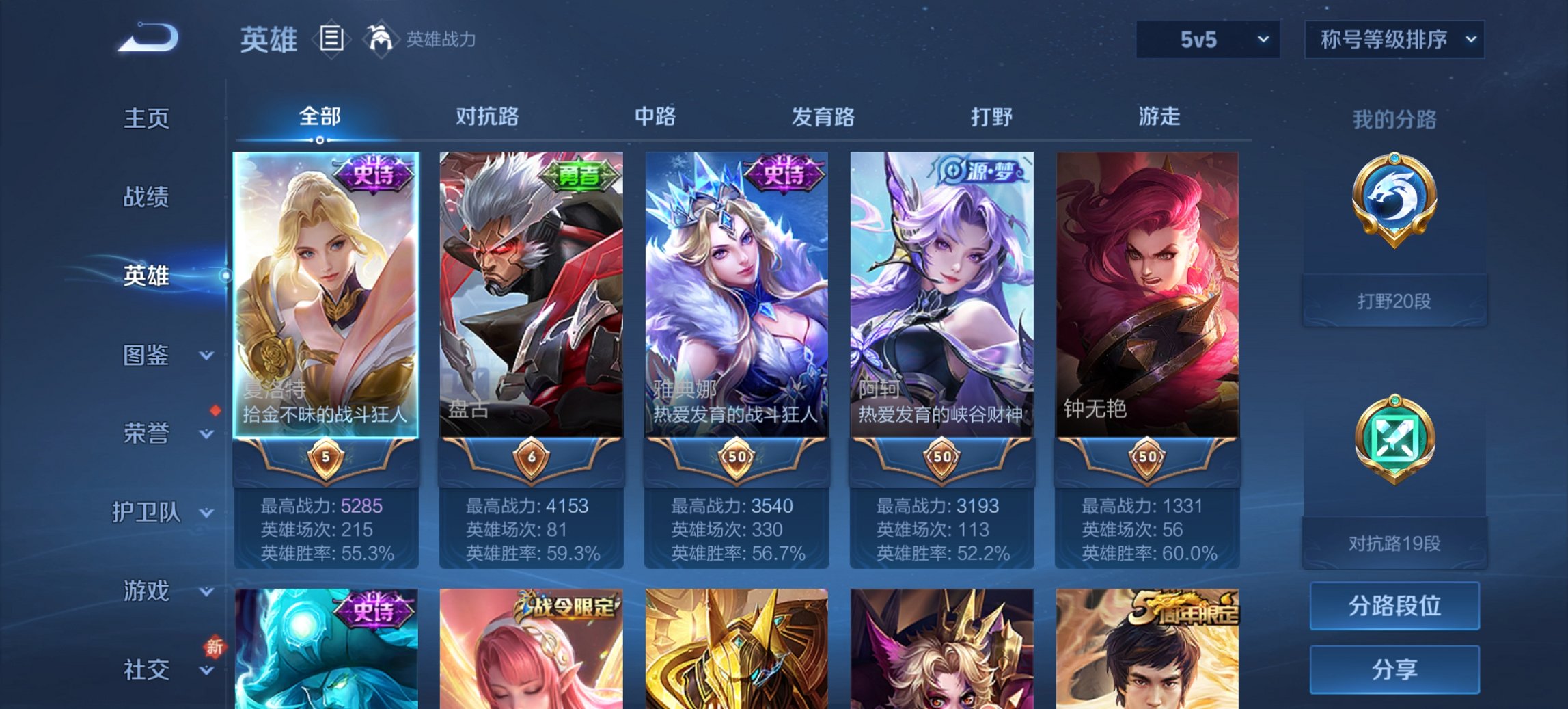Open the 战绩 match history section
This screenshot has height=709, width=1568.
[x=147, y=198]
